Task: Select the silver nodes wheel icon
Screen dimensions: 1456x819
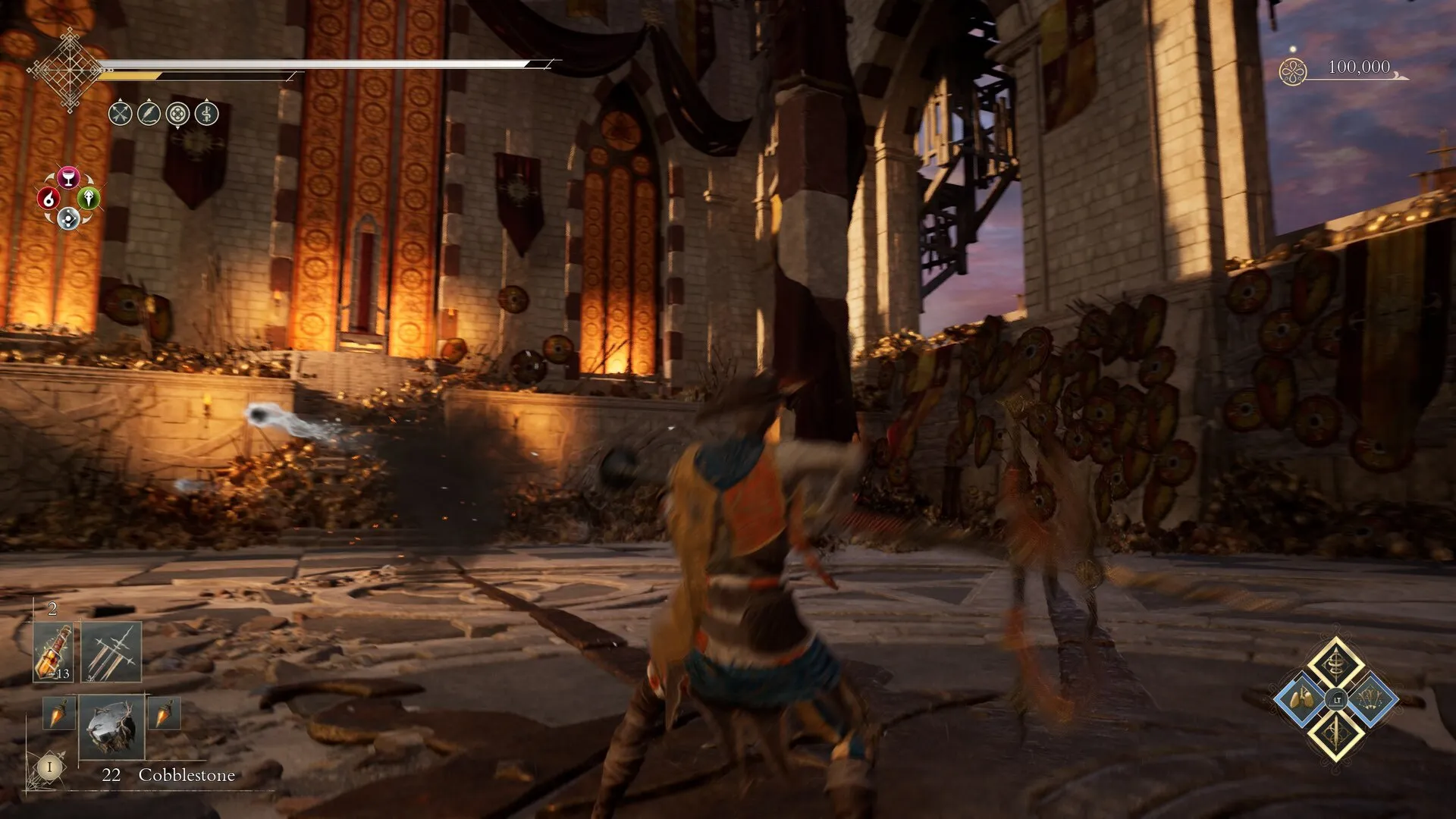Action: [x=68, y=219]
